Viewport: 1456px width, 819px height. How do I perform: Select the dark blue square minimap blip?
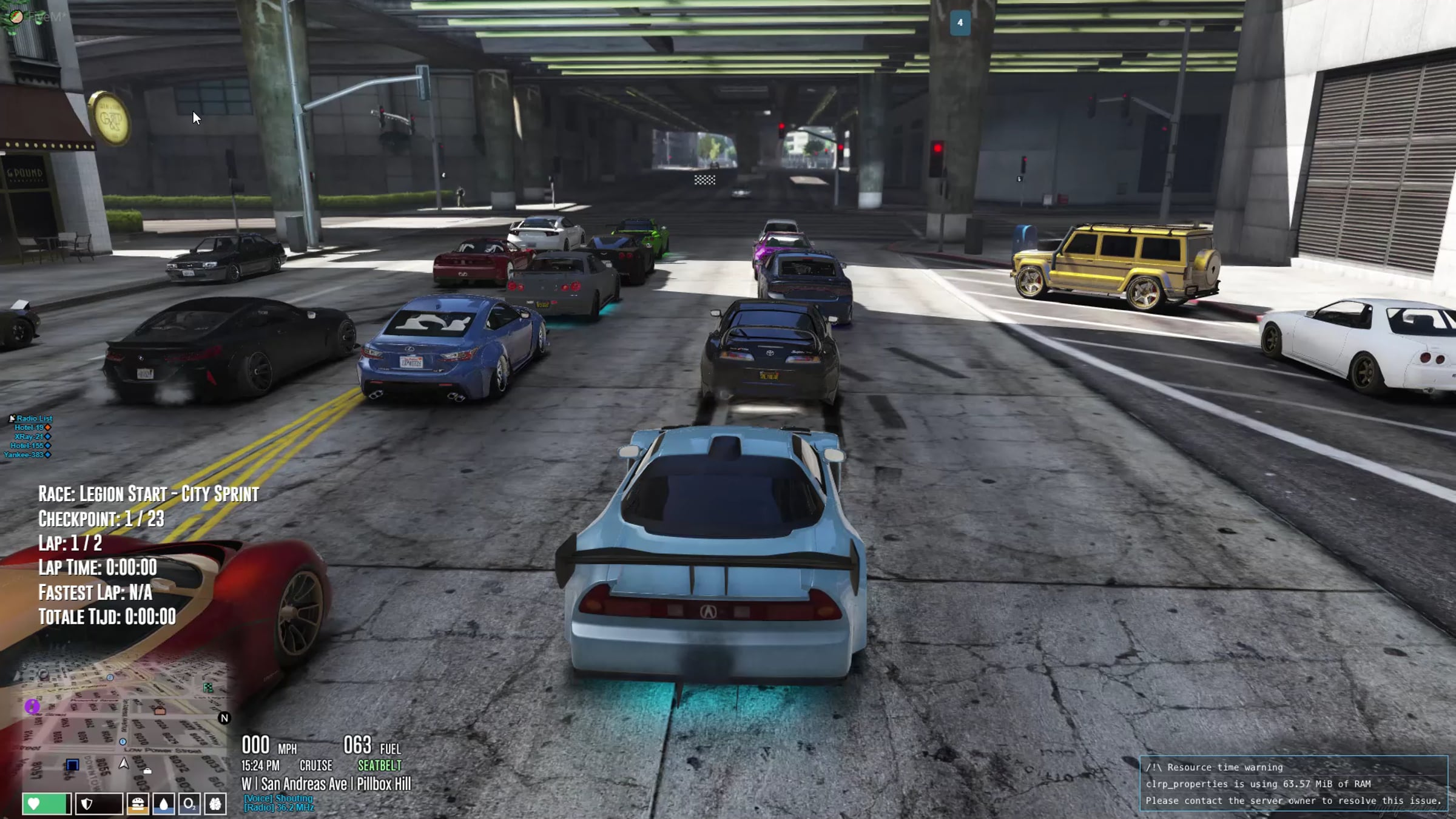(72, 764)
